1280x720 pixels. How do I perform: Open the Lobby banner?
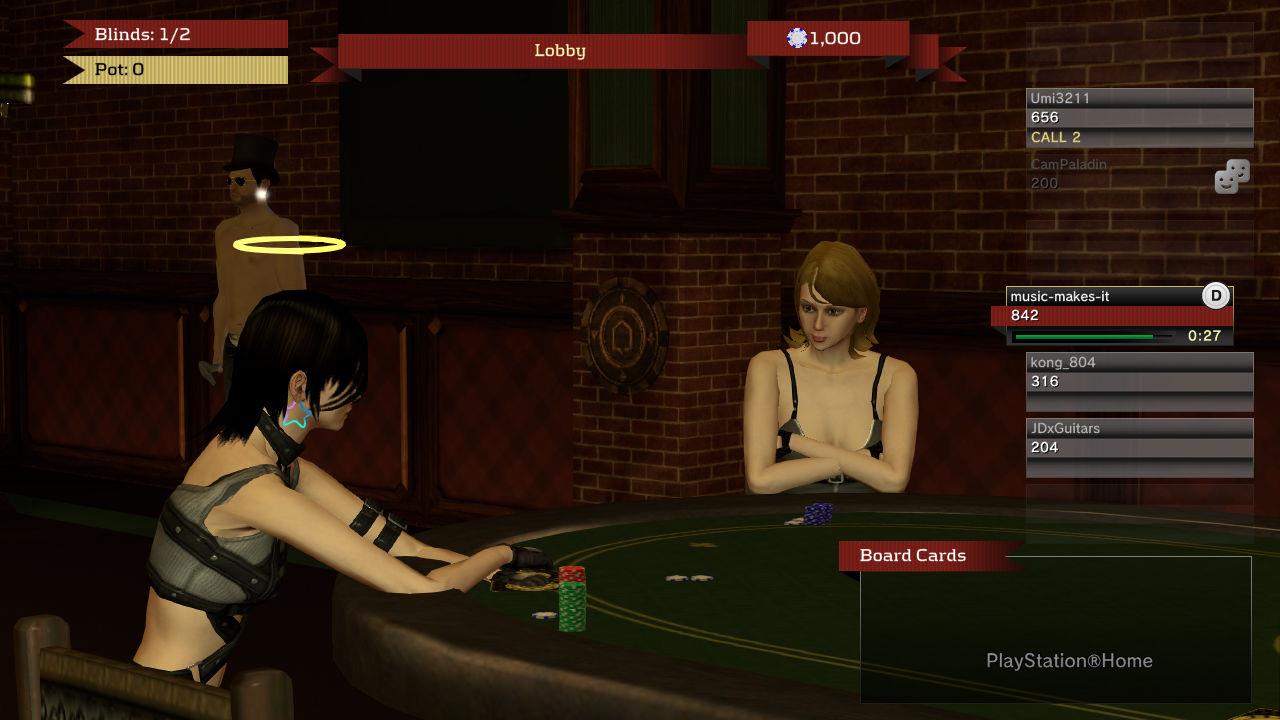pyautogui.click(x=559, y=50)
